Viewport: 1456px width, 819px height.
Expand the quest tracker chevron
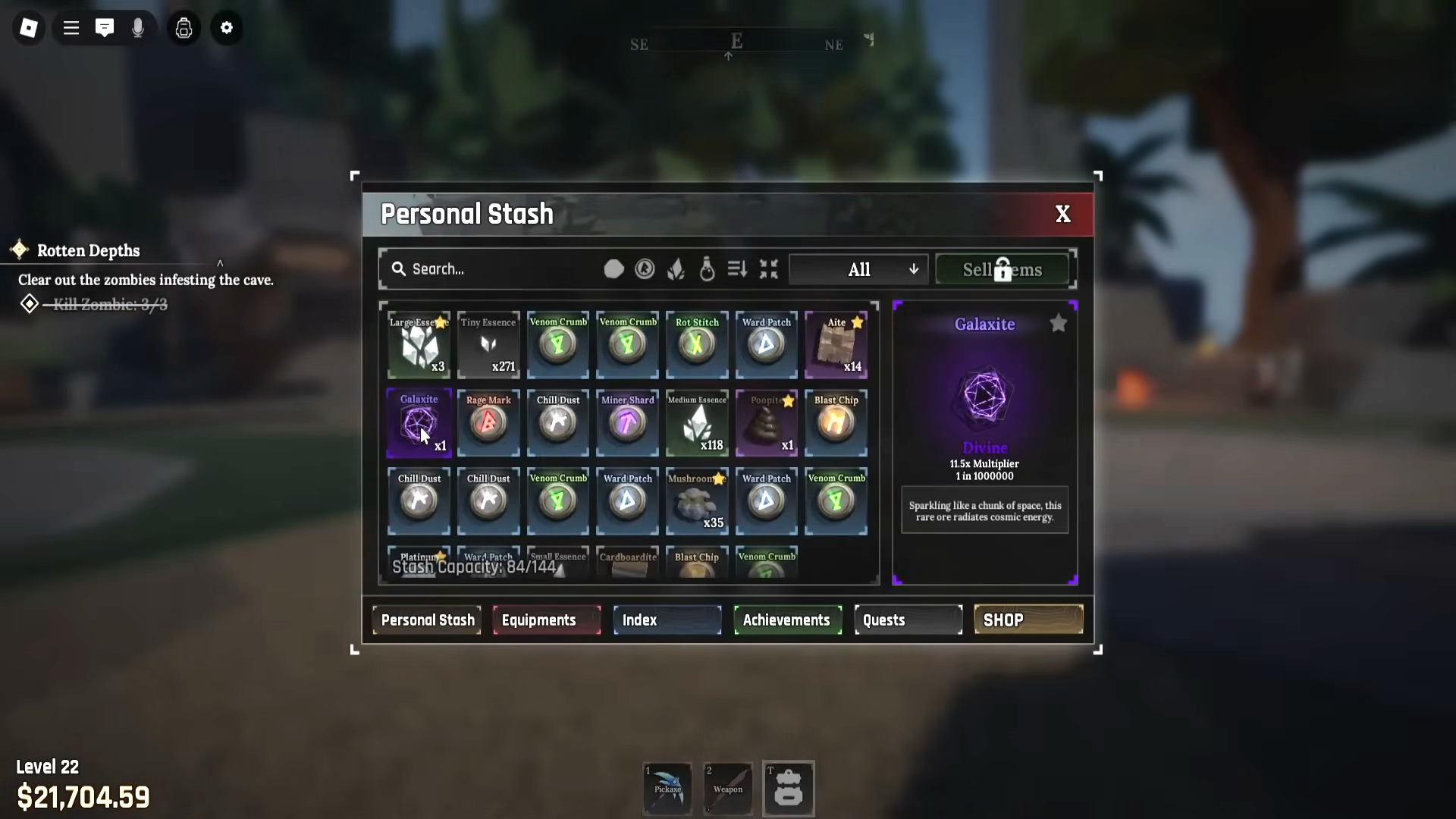click(x=220, y=264)
